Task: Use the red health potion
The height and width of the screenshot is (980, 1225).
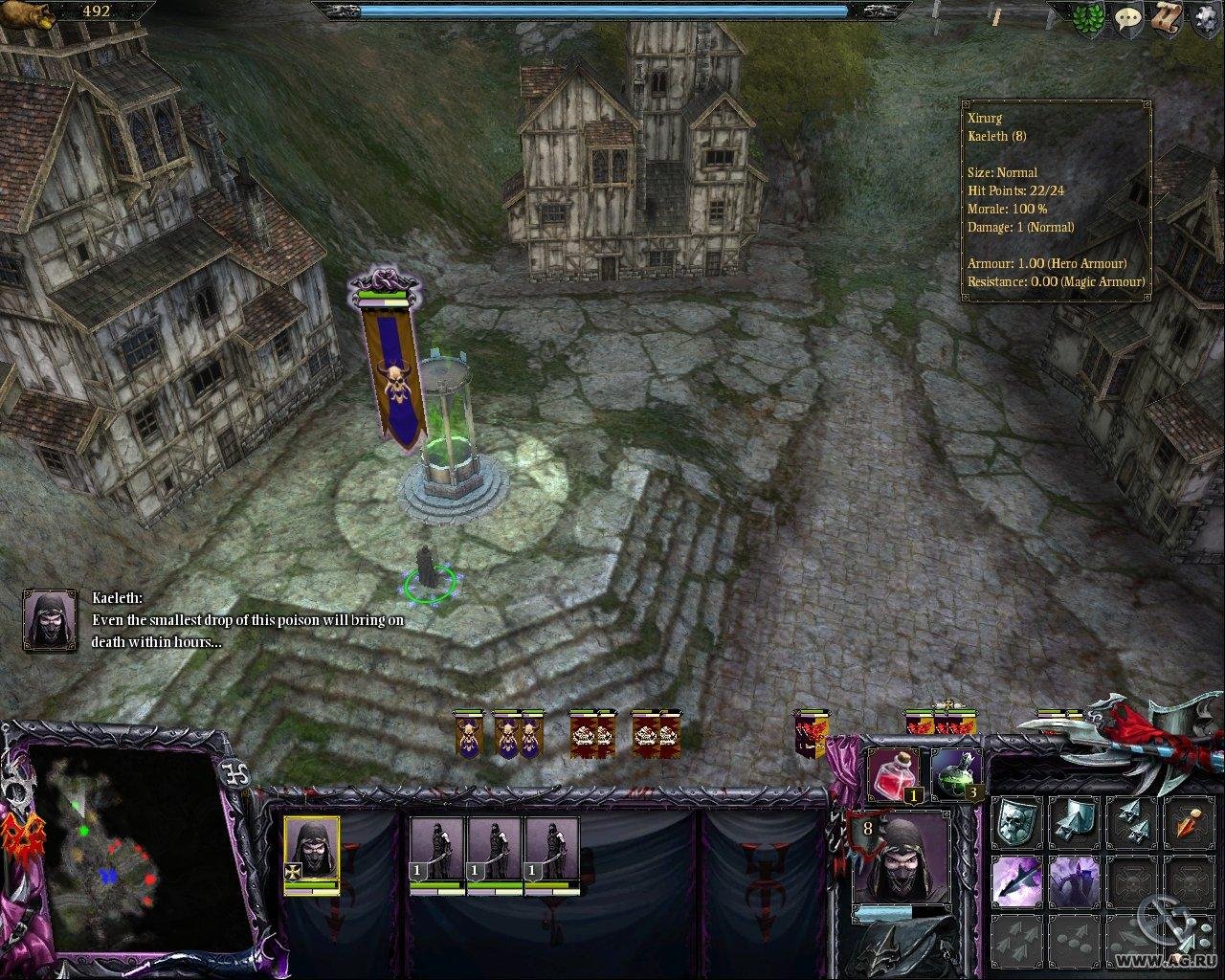Action: click(x=892, y=773)
